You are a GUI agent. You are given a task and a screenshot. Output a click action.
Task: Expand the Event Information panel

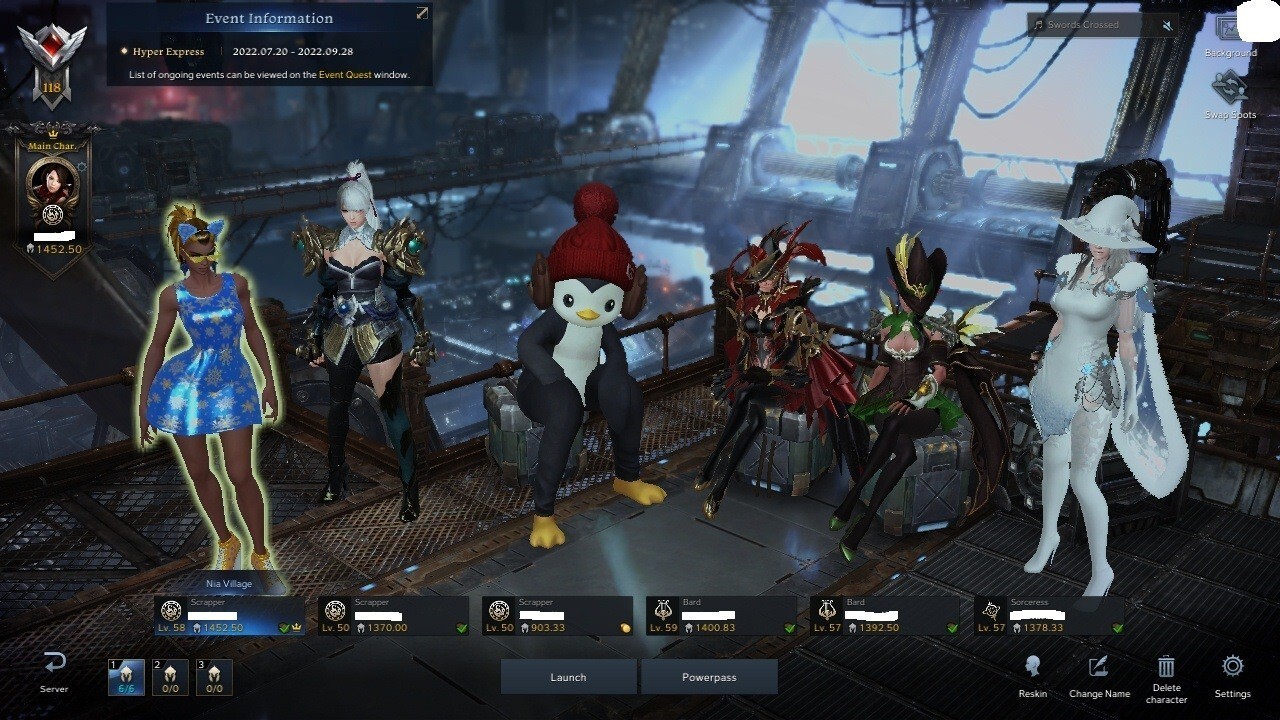click(x=422, y=14)
